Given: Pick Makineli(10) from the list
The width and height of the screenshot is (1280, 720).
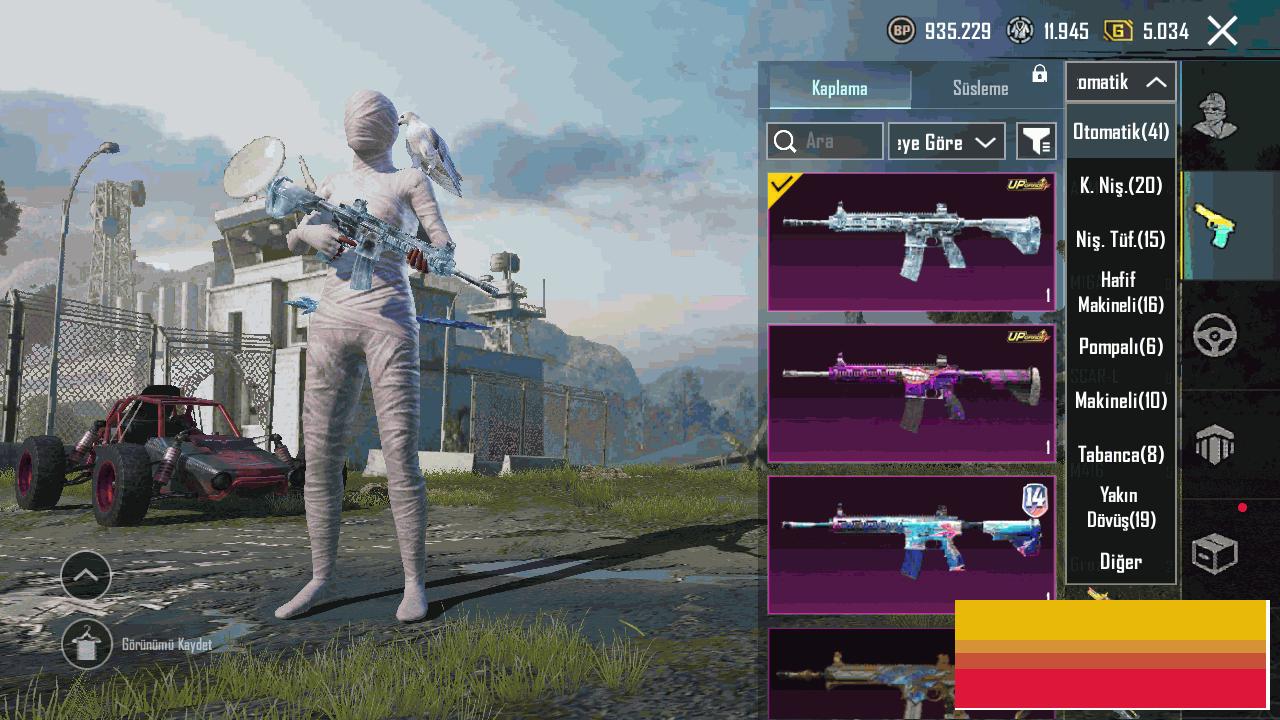Looking at the screenshot, I should 1121,400.
